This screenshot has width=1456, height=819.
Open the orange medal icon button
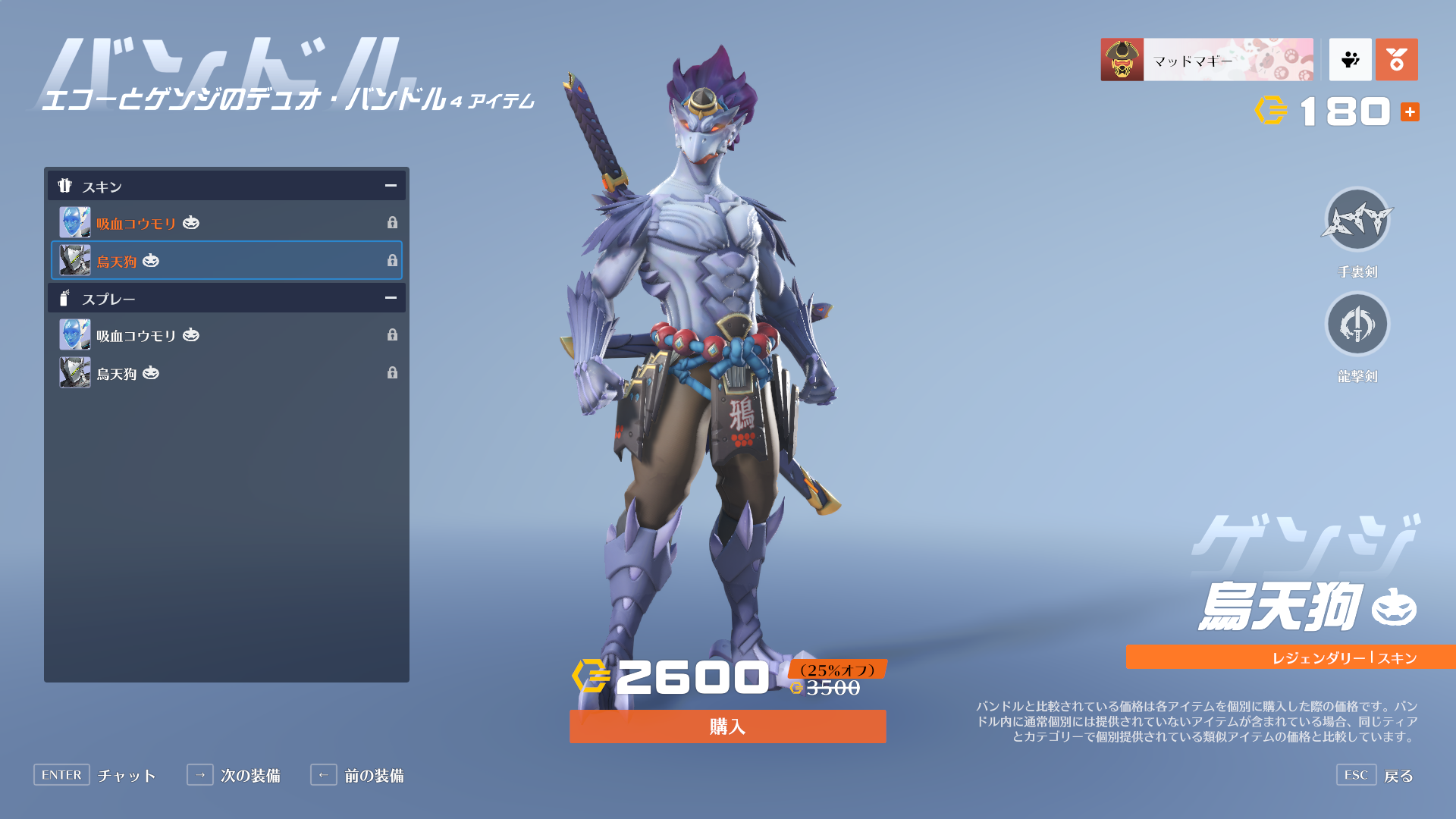1396,60
